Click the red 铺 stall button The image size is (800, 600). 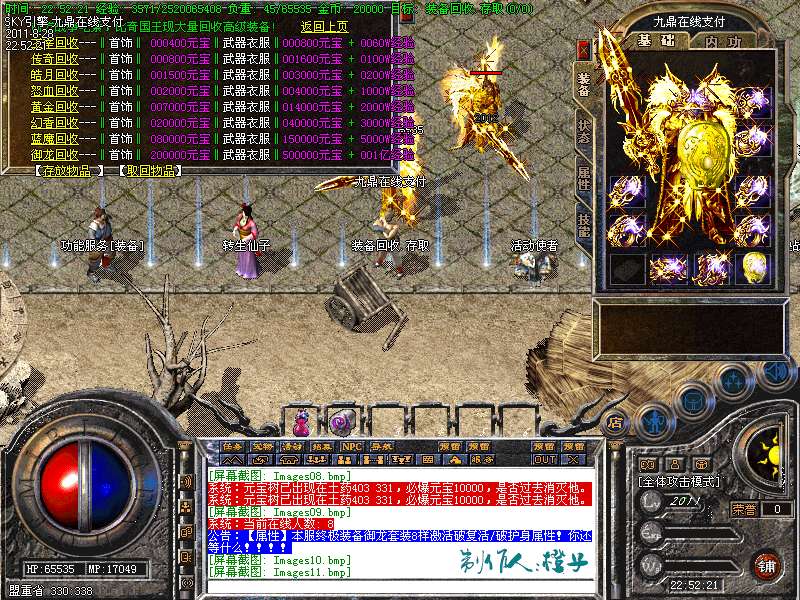pyautogui.click(x=765, y=564)
